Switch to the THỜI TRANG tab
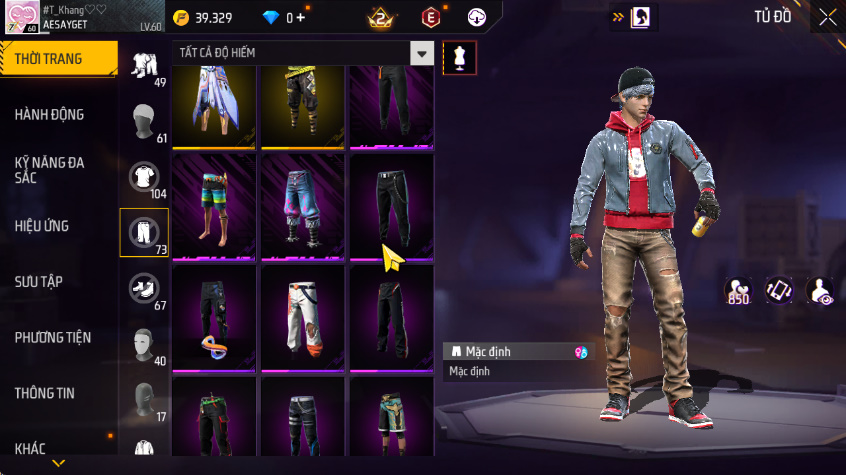The width and height of the screenshot is (846, 475). point(48,59)
